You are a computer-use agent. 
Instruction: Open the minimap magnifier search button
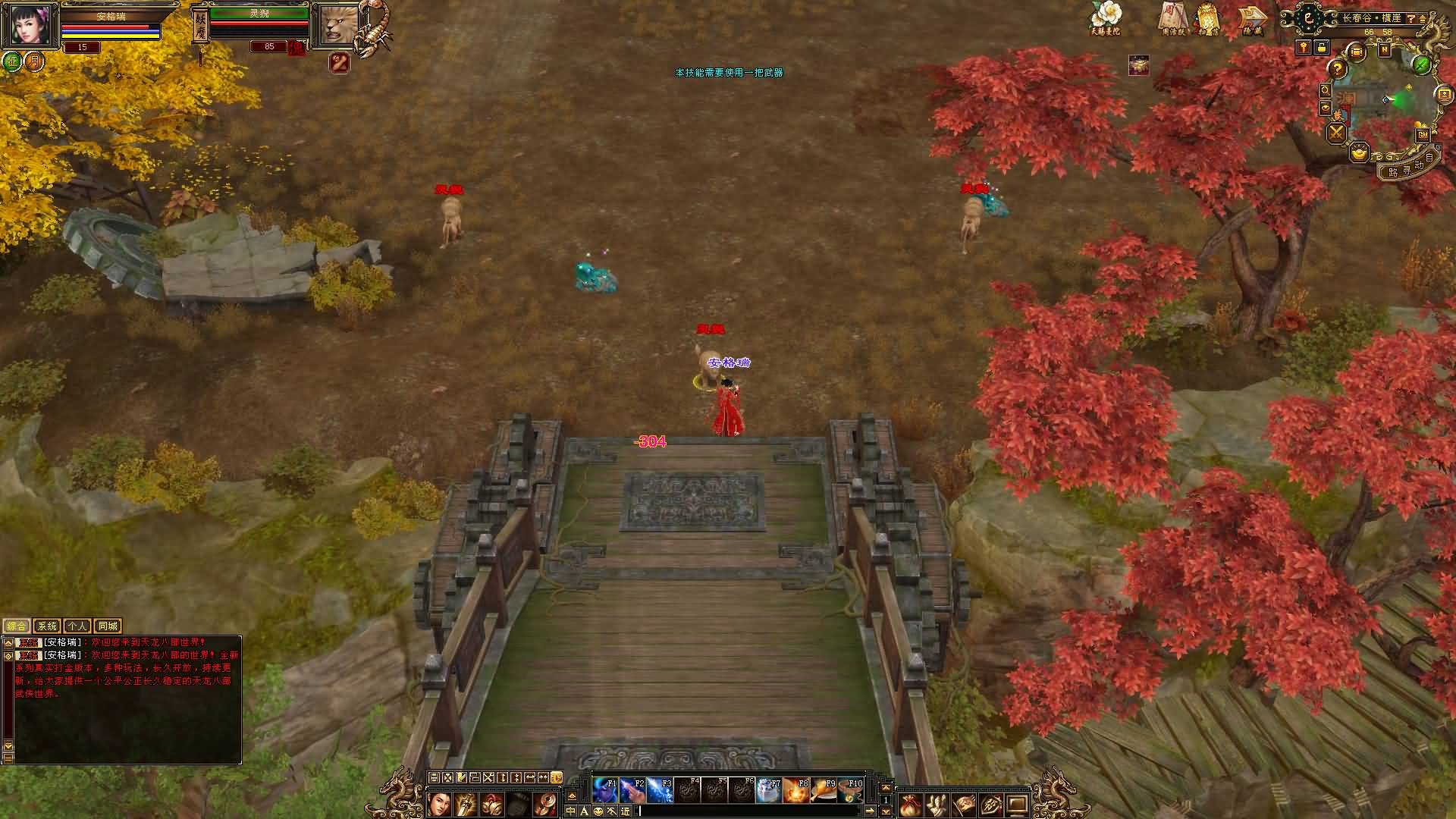pos(1325,90)
